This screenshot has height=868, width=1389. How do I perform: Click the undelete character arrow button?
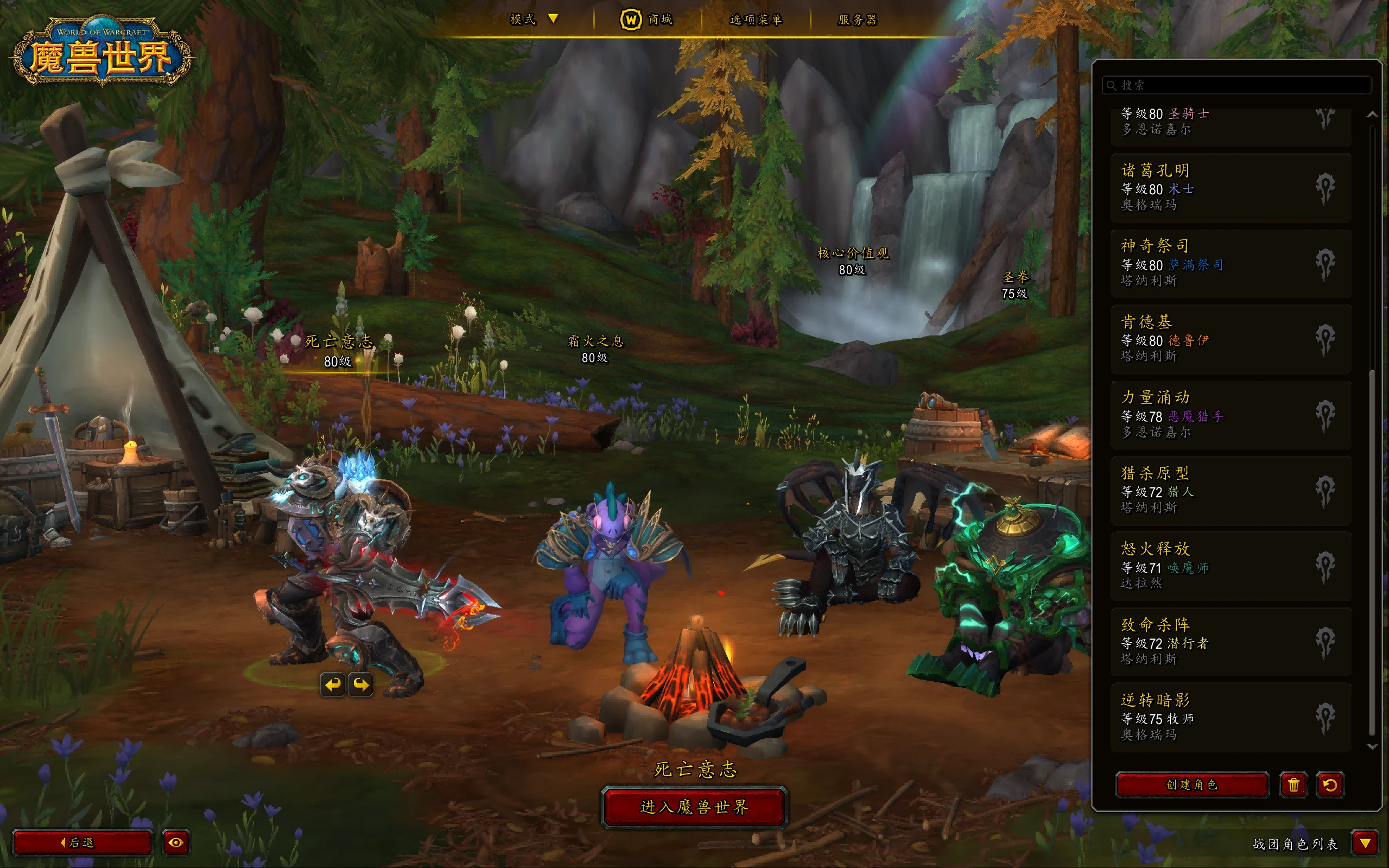pyautogui.click(x=1329, y=785)
